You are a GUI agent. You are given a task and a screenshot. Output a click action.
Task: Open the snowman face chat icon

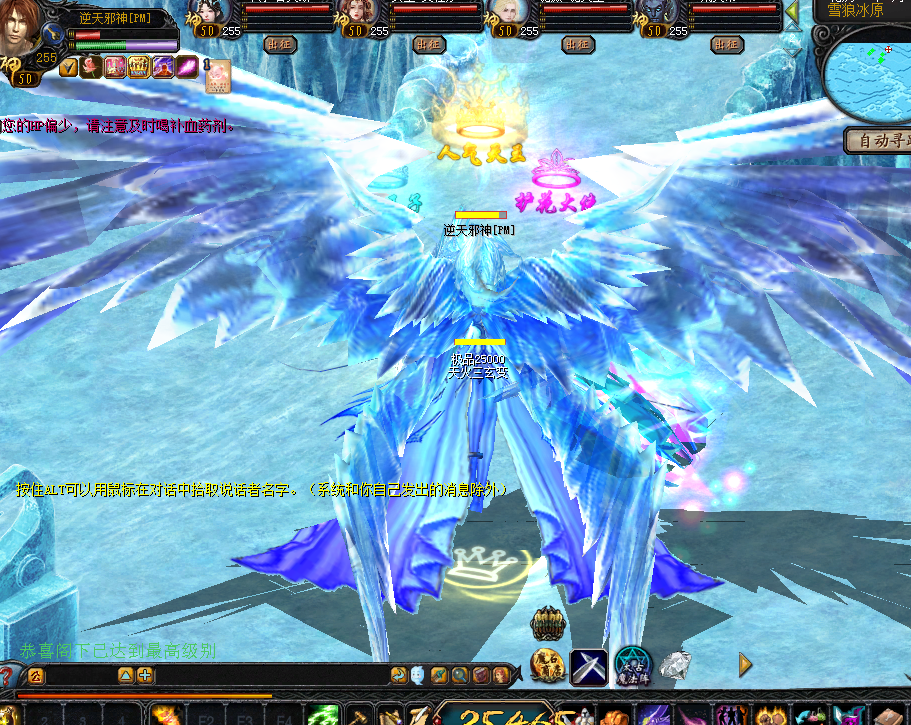pos(417,676)
